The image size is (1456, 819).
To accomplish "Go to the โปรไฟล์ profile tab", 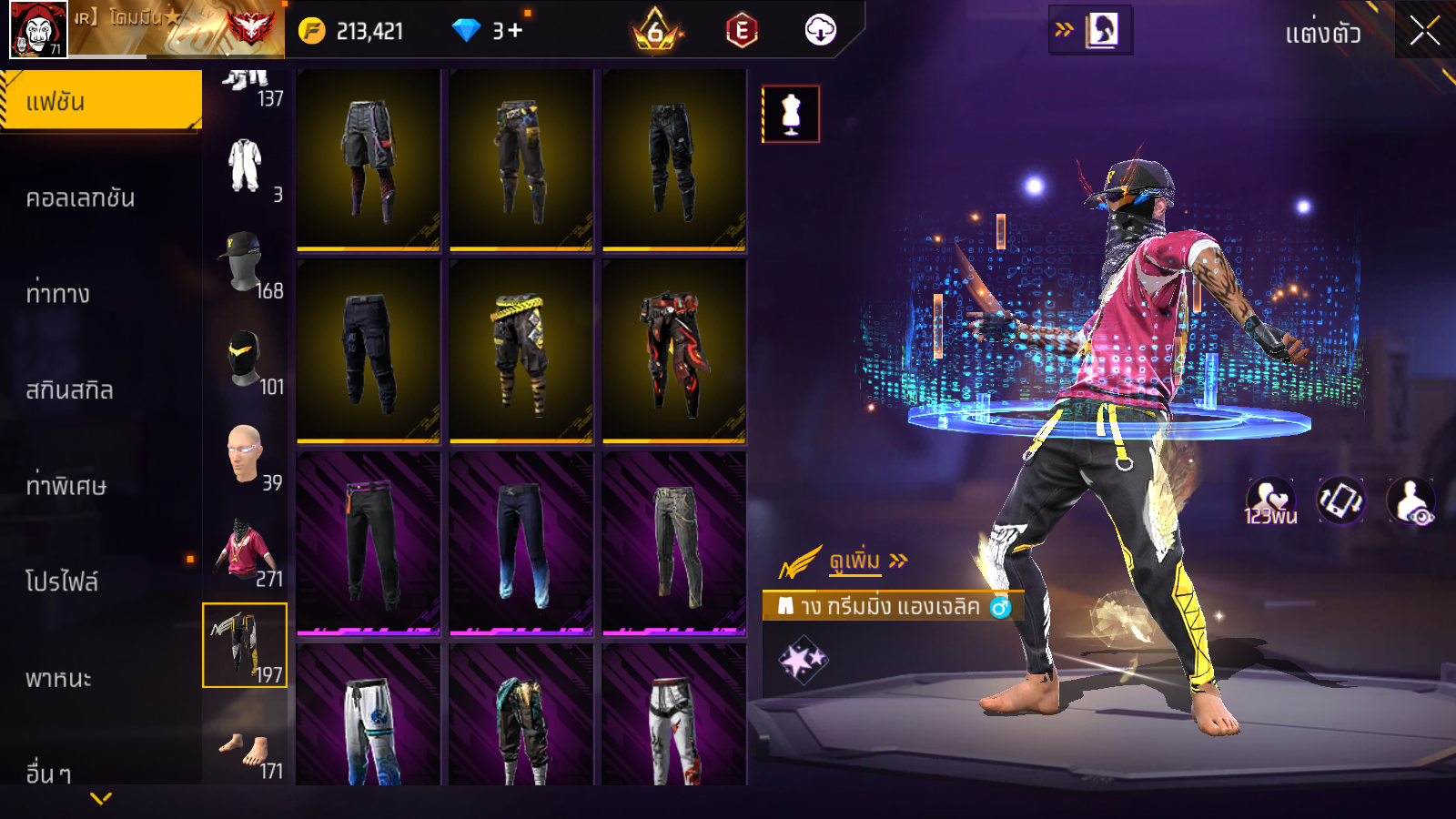I will [x=62, y=581].
